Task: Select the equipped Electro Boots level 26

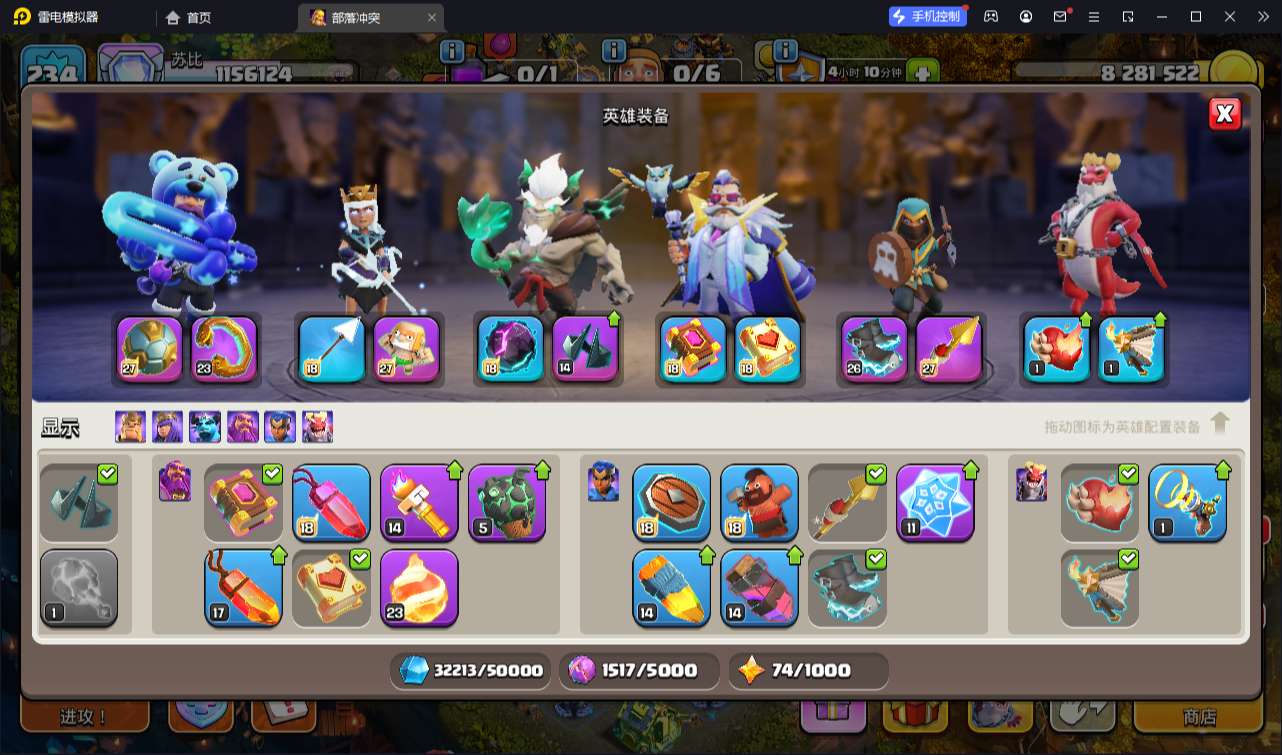Action: pyautogui.click(x=874, y=349)
